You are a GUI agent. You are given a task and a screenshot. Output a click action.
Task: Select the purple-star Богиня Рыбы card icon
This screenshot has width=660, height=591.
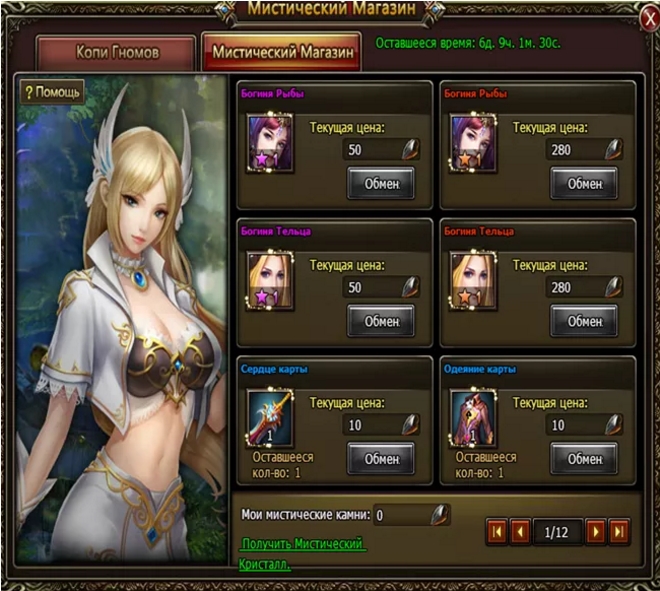(270, 140)
